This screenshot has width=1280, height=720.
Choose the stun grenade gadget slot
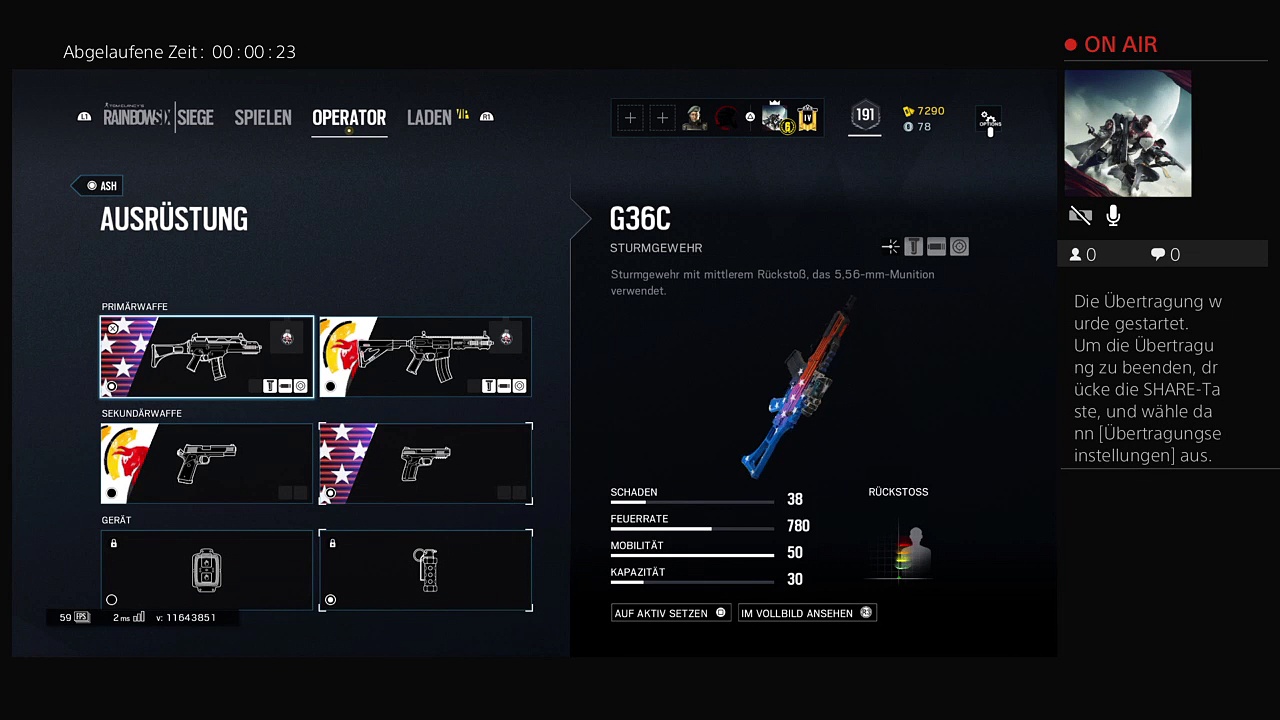click(425, 570)
